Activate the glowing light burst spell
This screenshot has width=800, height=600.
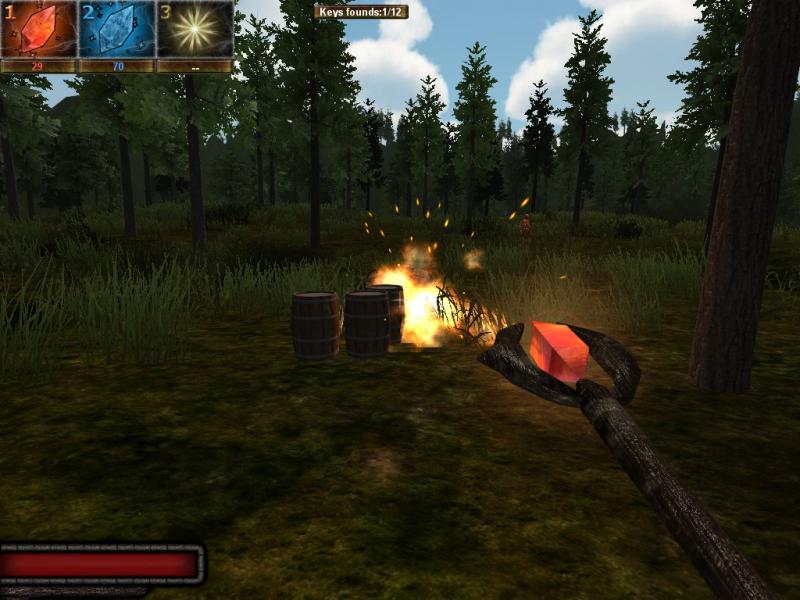pyautogui.click(x=195, y=29)
